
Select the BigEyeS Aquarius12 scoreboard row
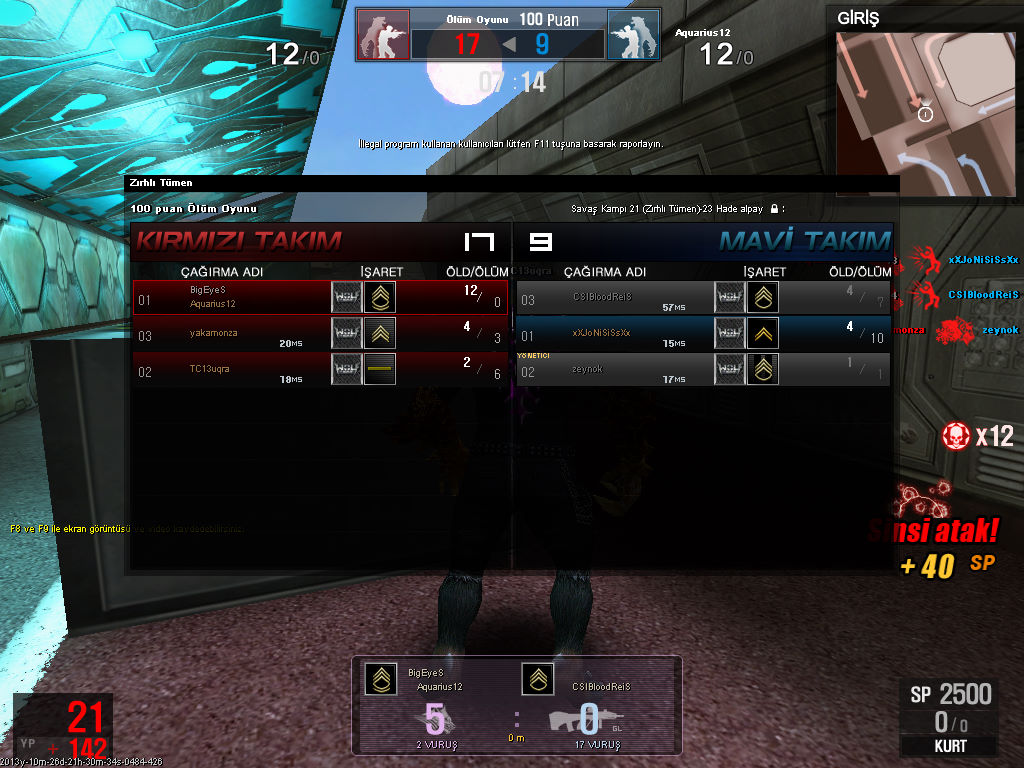[320, 297]
